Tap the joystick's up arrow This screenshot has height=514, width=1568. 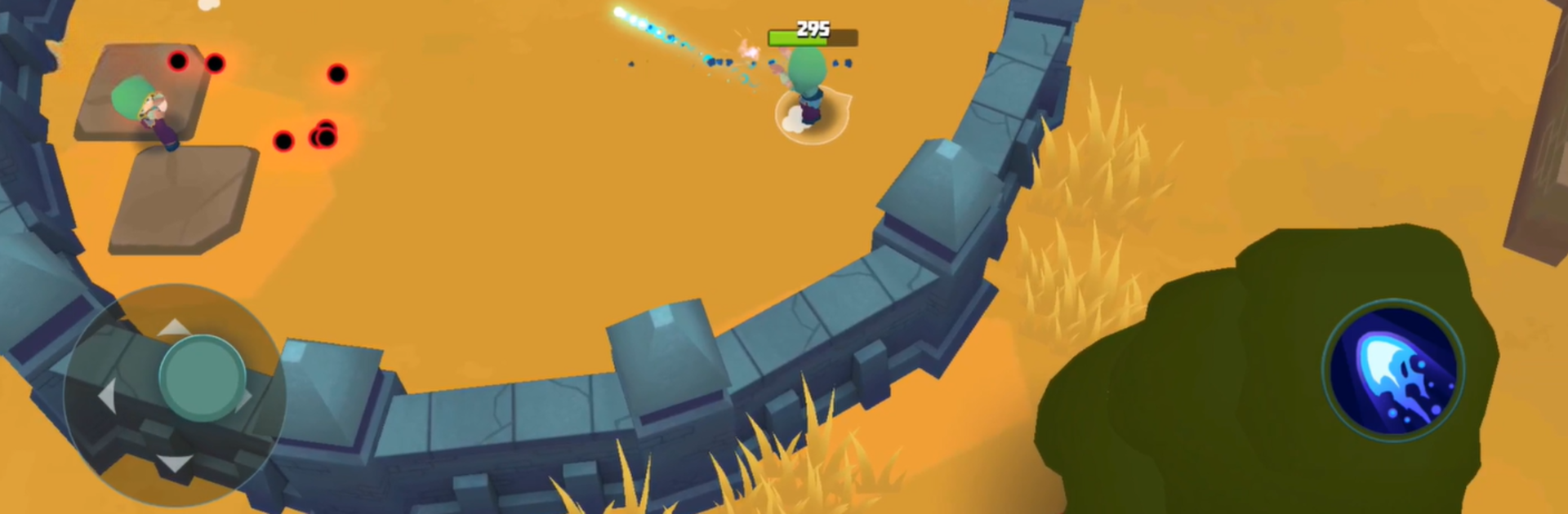pyautogui.click(x=173, y=328)
